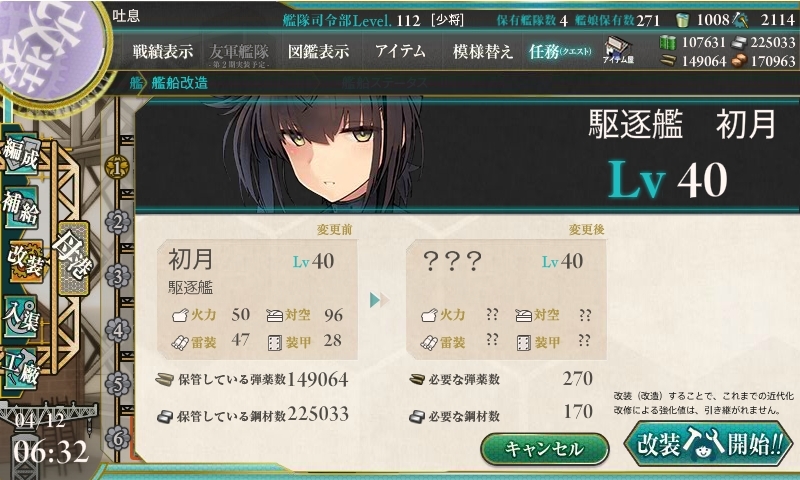800x480 pixels.
Task: Cancel the remodel with キャンセル
Action: pyautogui.click(x=545, y=449)
